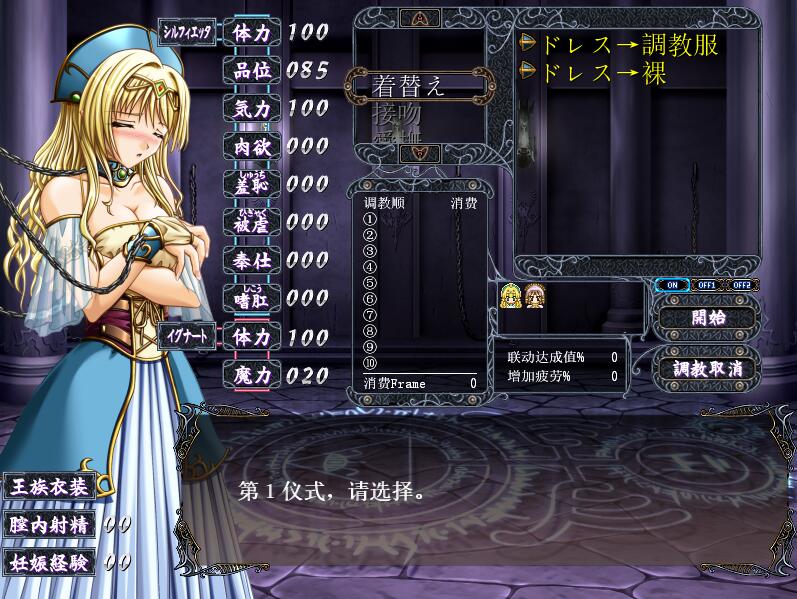The height and width of the screenshot is (599, 797).
Task: Click the down arrow below the command list
Action: [x=418, y=153]
